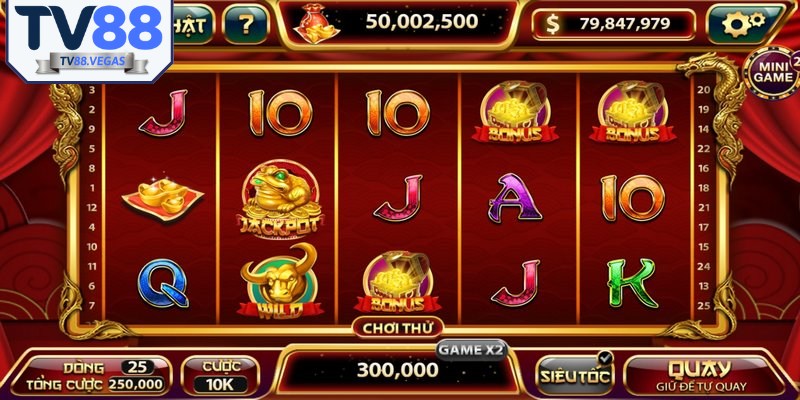Open the Mini Game badge
The image size is (800, 400).
click(771, 70)
